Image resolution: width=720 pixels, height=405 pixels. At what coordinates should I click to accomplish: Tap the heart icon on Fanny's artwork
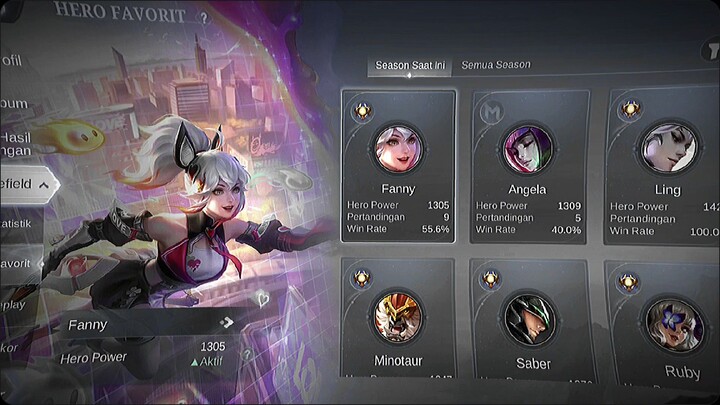click(x=264, y=297)
